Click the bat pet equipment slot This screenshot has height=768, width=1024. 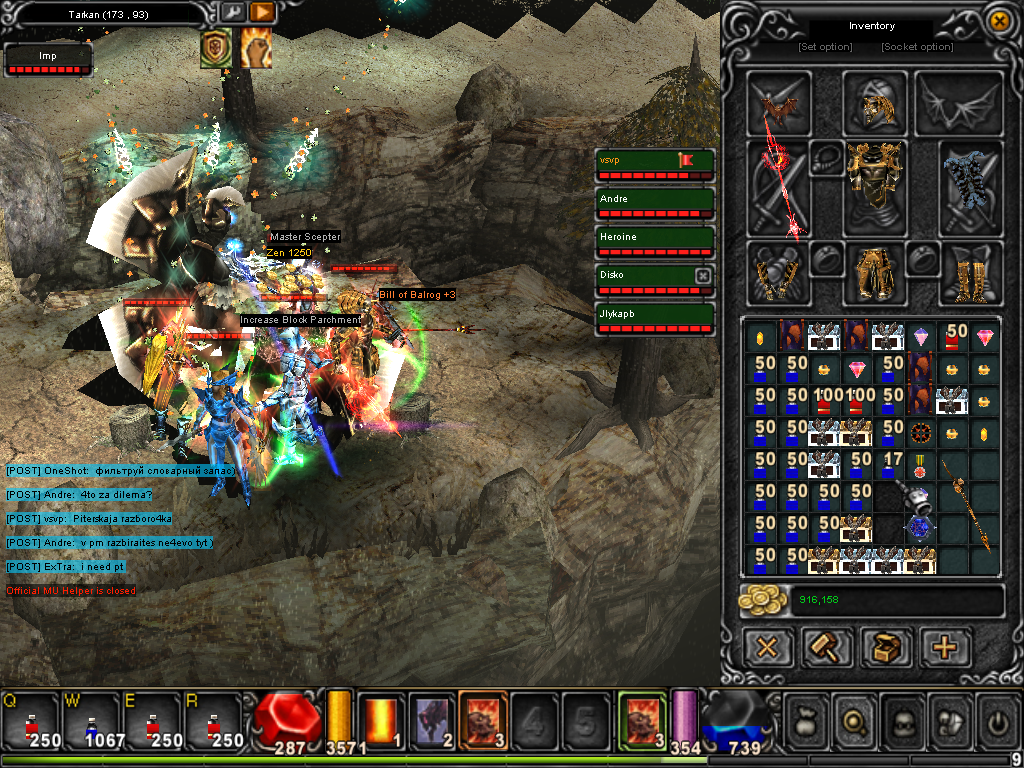[778, 102]
